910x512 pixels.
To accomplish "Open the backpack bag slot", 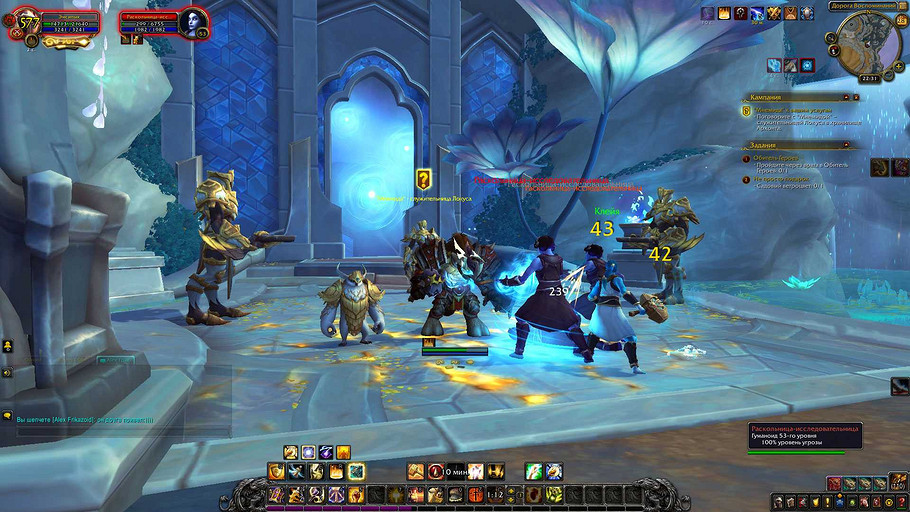I will coord(896,484).
